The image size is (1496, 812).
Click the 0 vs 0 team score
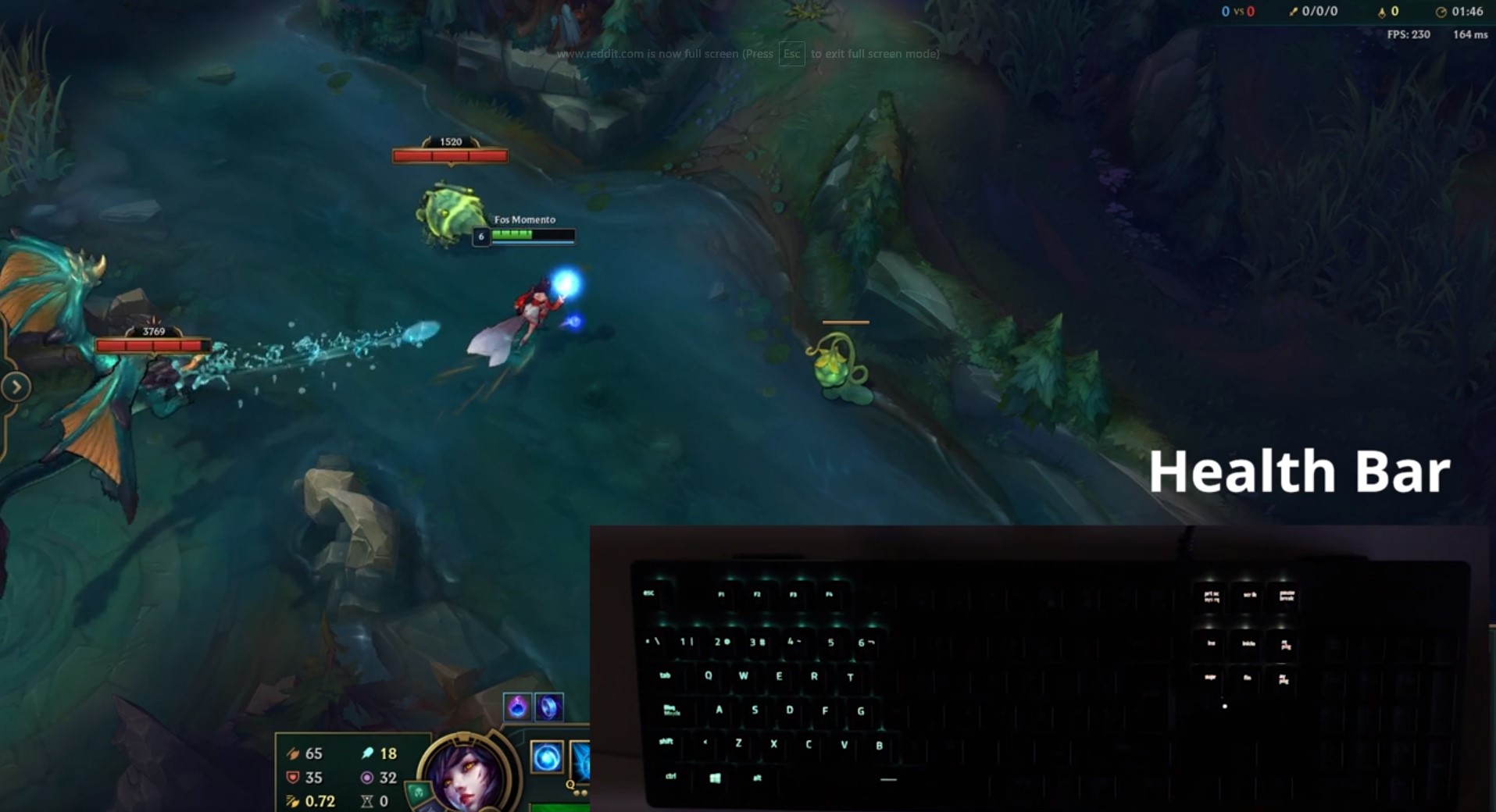(1238, 11)
